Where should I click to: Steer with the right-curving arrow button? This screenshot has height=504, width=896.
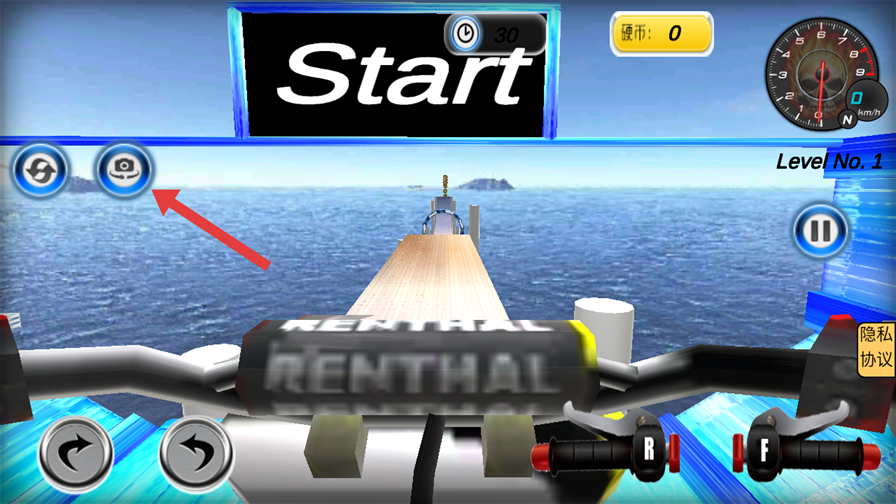tap(76, 455)
